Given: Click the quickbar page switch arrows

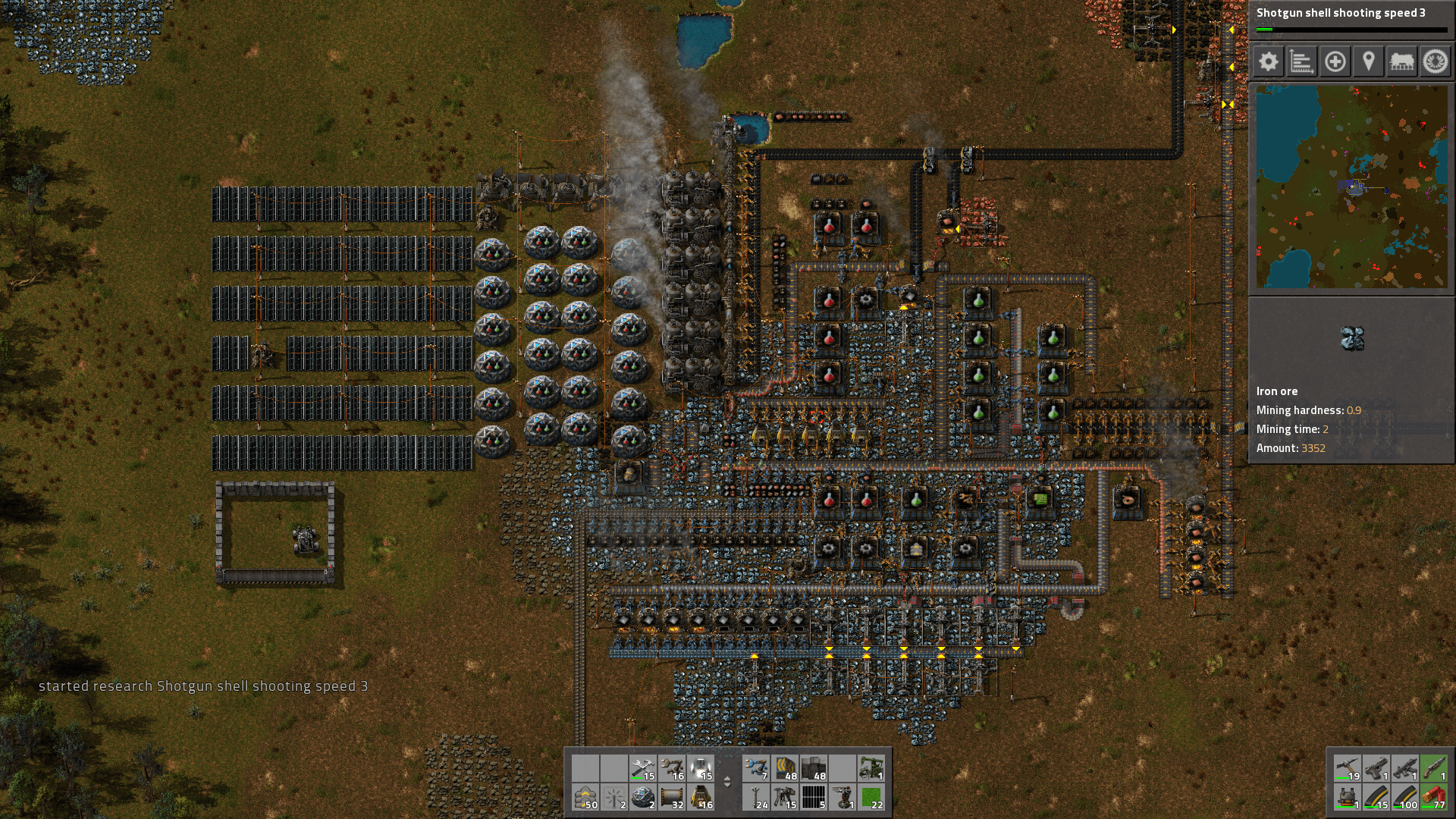Looking at the screenshot, I should tap(727, 782).
